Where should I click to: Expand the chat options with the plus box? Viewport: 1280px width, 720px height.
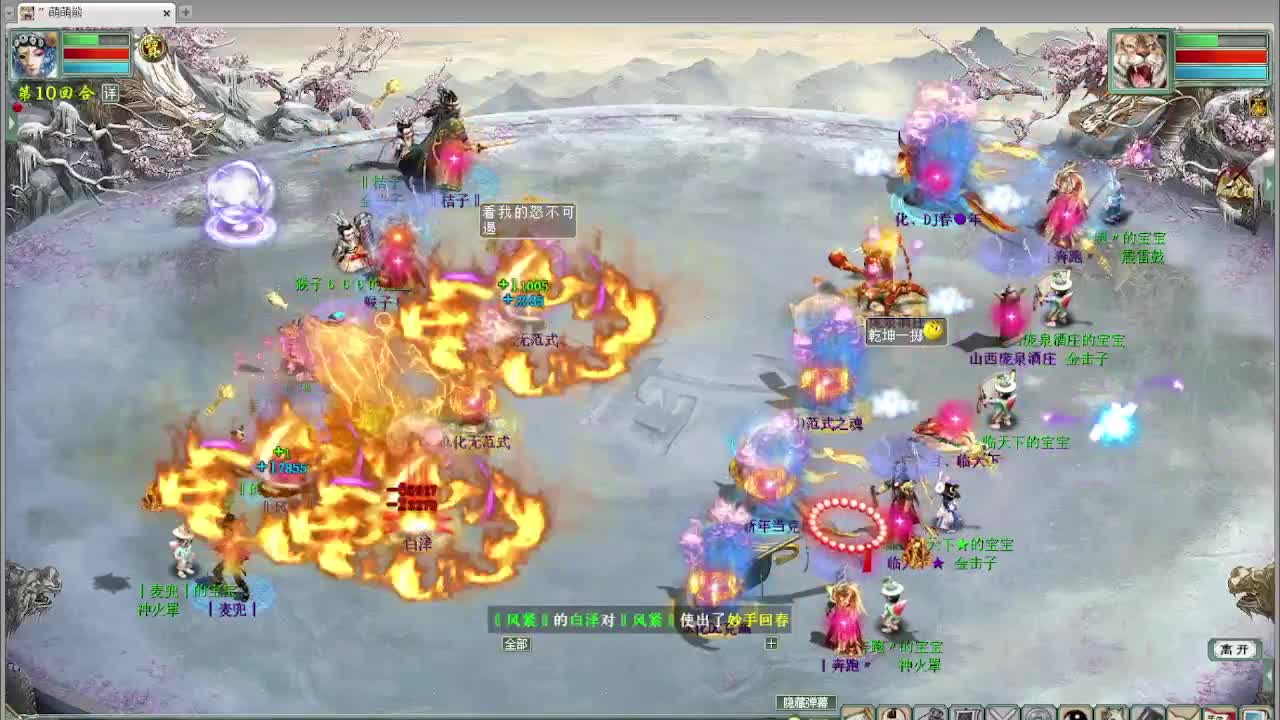point(772,645)
